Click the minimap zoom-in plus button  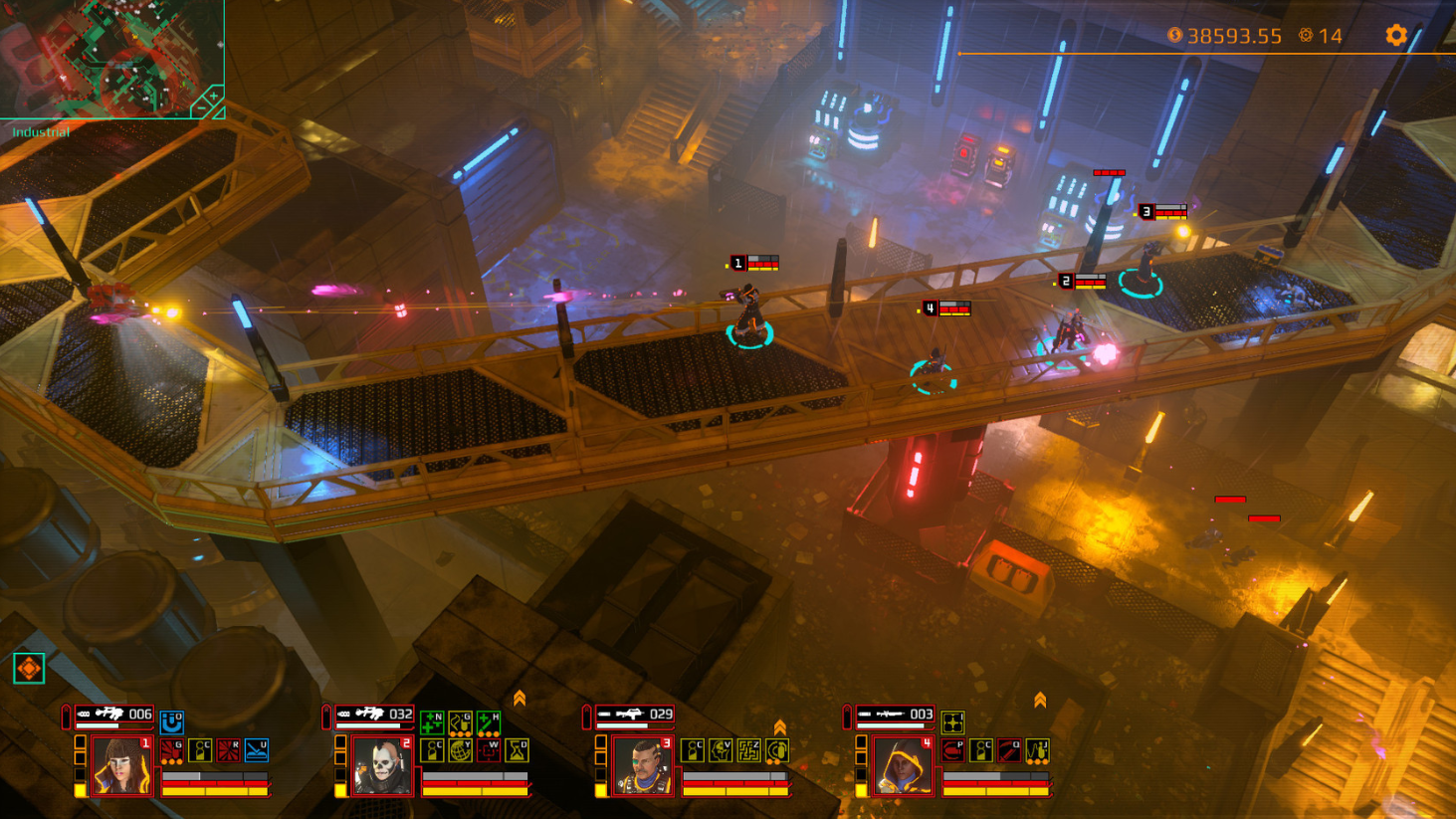pyautogui.click(x=213, y=96)
